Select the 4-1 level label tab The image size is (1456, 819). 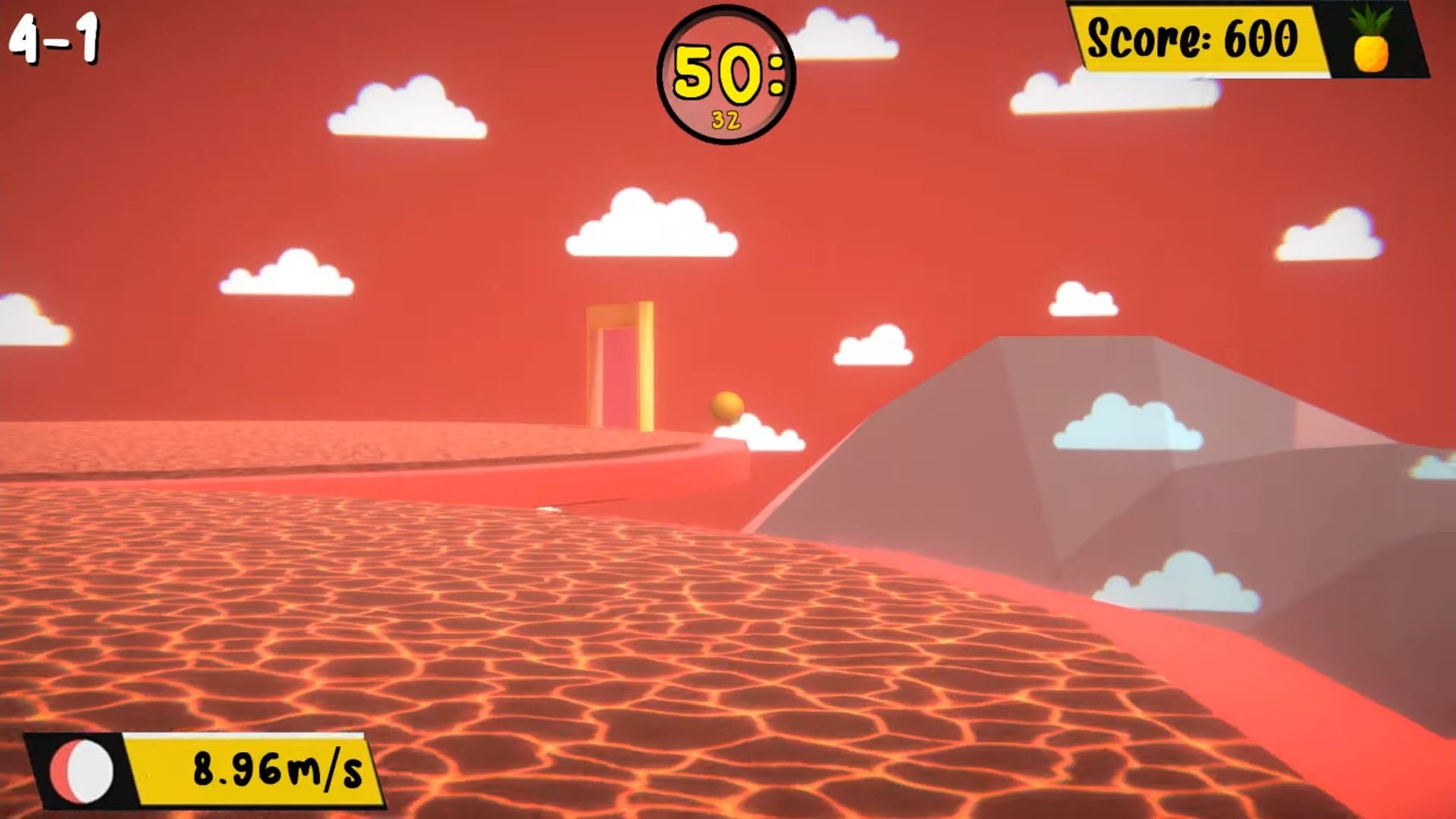pyautogui.click(x=55, y=36)
